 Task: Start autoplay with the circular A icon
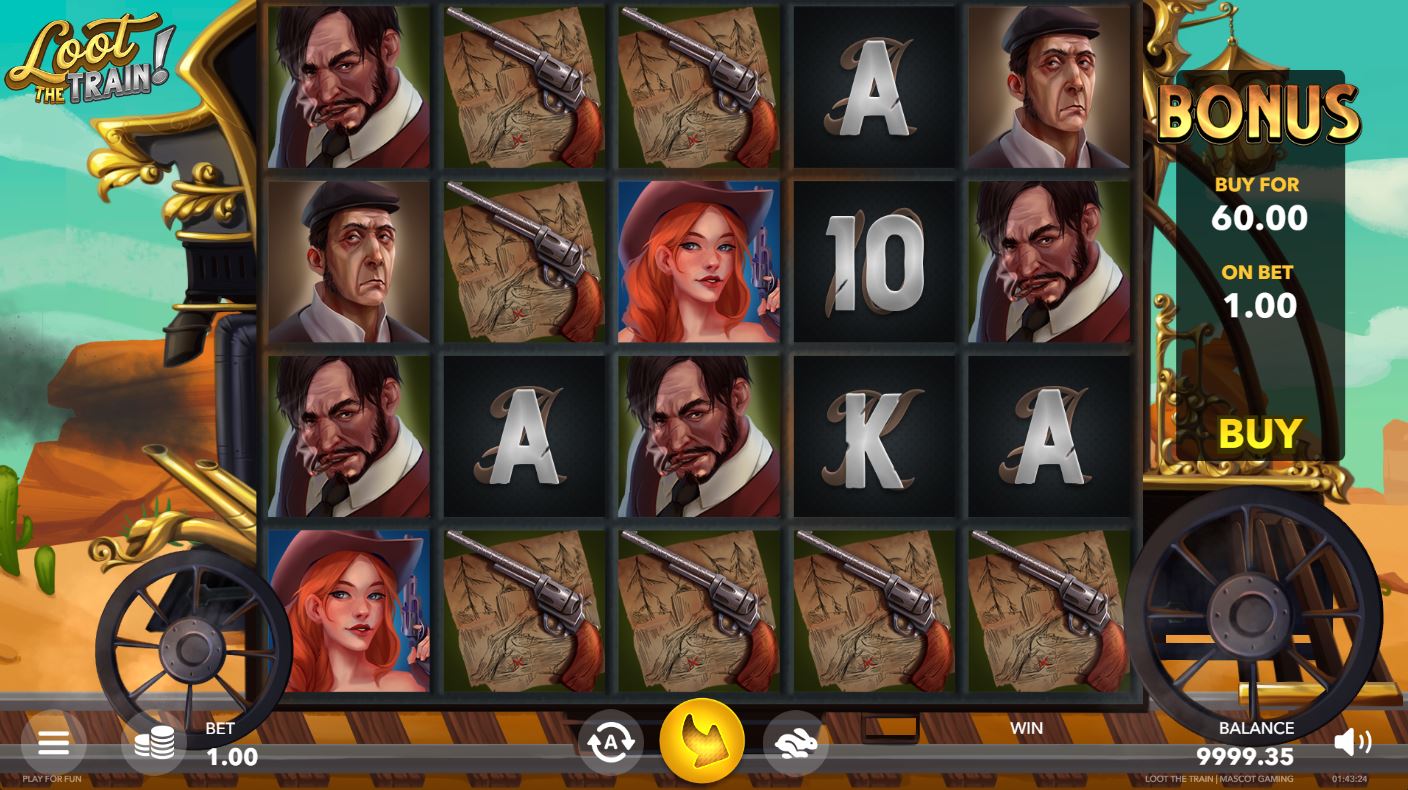[x=609, y=740]
